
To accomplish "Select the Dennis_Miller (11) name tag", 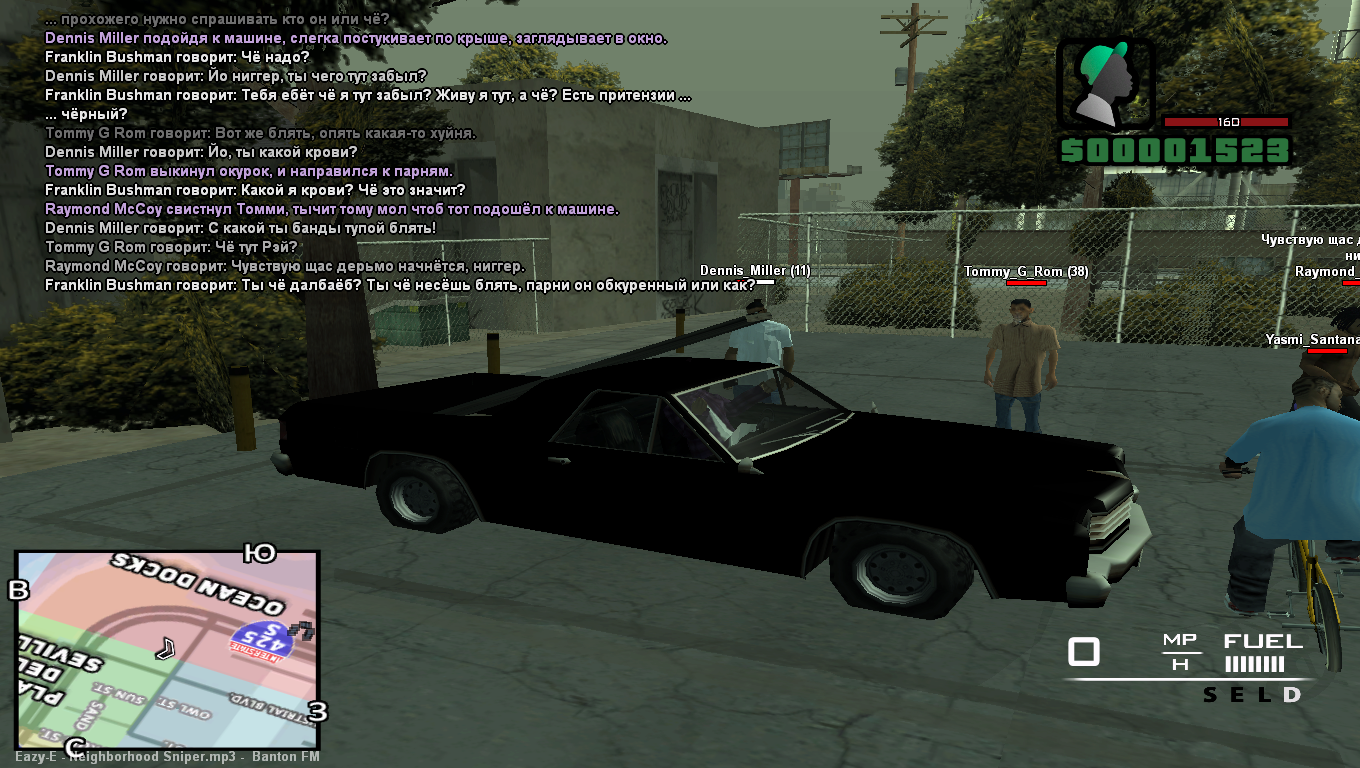I will click(754, 271).
